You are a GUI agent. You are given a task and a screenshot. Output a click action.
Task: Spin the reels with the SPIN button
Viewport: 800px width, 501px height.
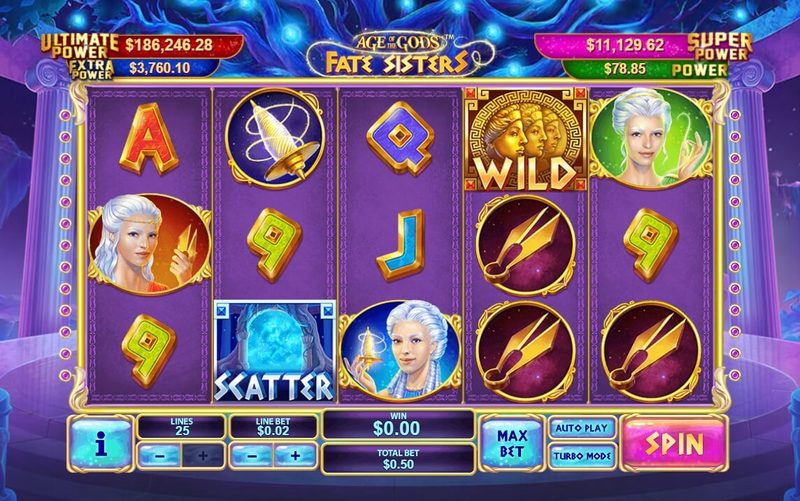pos(675,442)
